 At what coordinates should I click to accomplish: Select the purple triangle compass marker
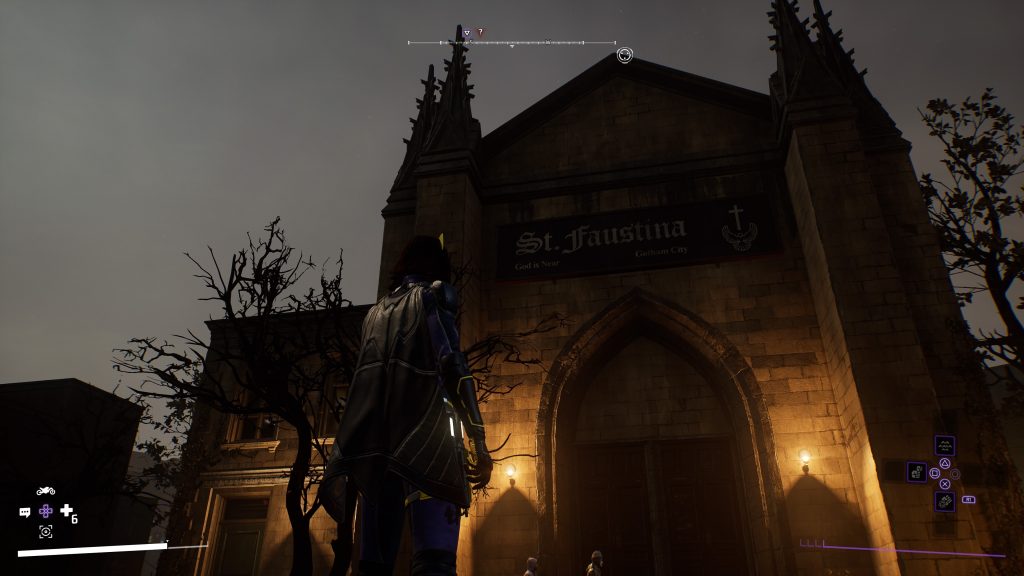(467, 33)
